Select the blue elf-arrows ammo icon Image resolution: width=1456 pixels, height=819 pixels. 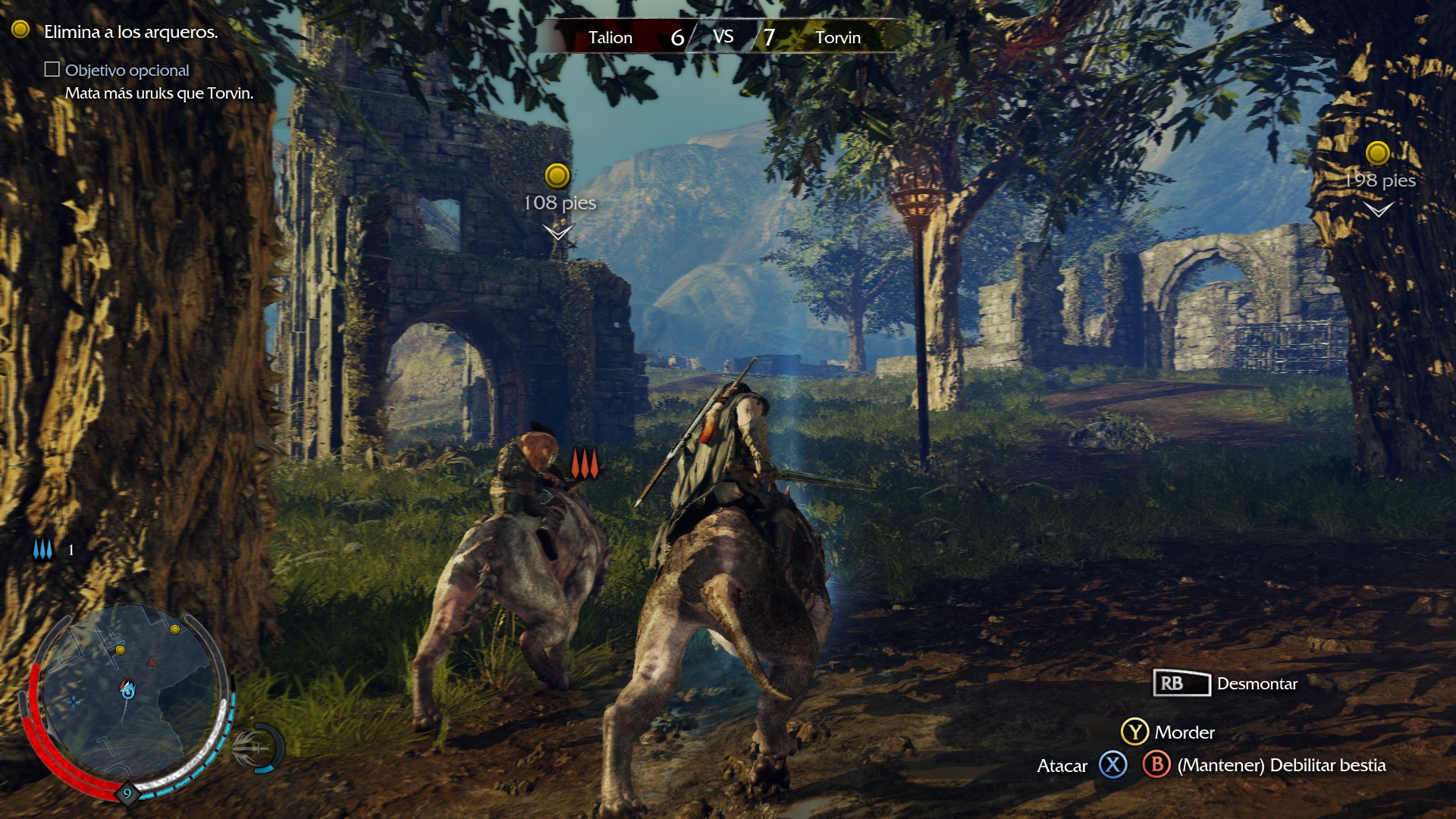[43, 550]
